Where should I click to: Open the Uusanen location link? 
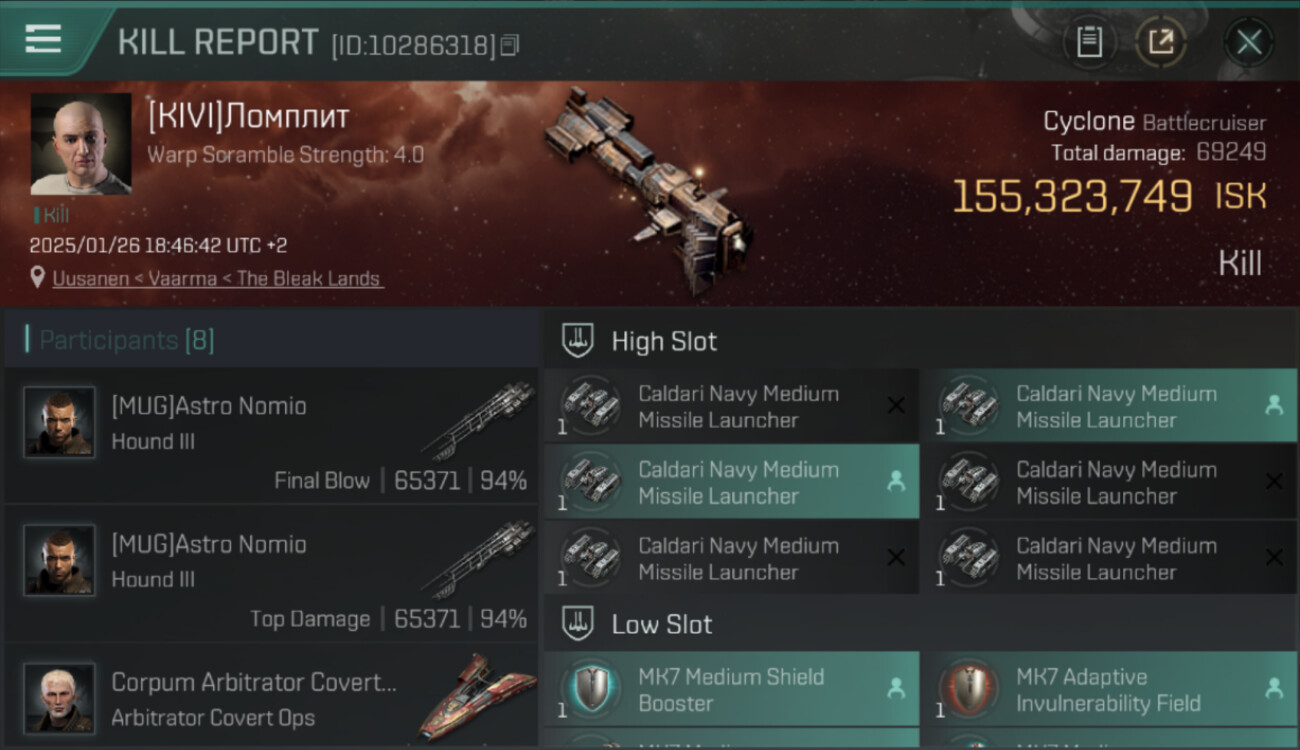point(217,279)
